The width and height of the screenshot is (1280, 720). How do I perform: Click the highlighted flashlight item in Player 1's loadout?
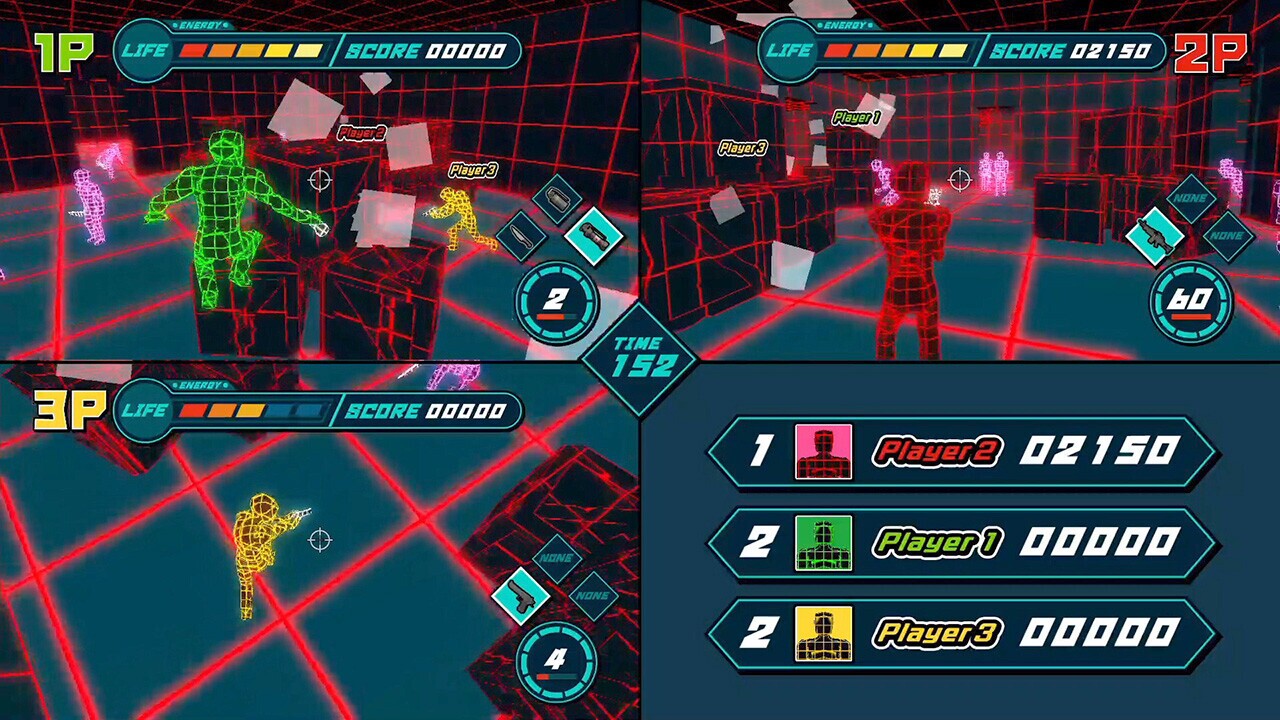pyautogui.click(x=596, y=240)
